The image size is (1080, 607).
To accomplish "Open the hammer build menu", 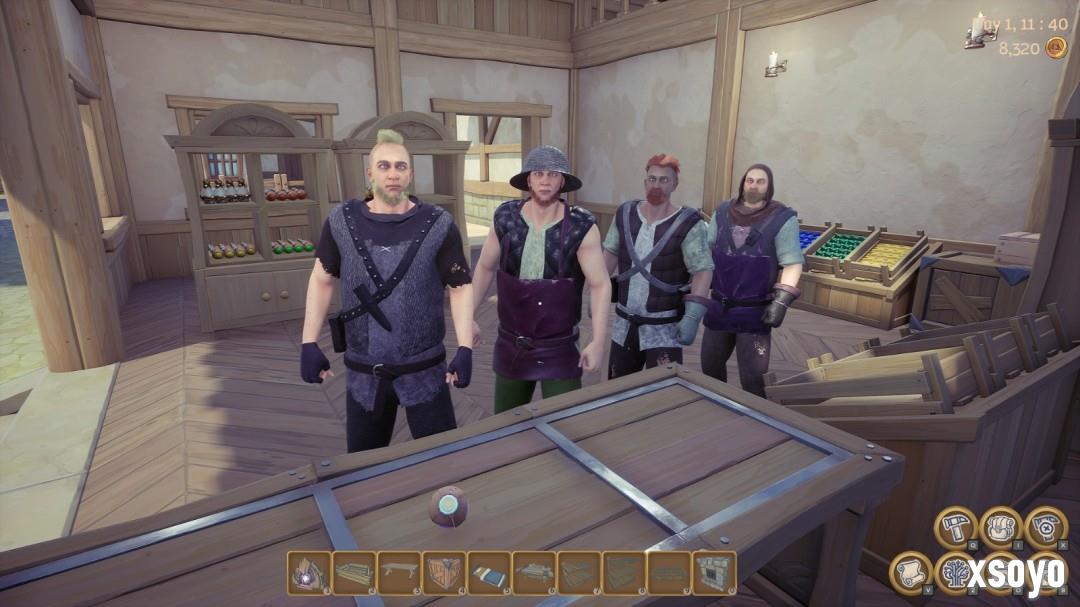I will (955, 527).
